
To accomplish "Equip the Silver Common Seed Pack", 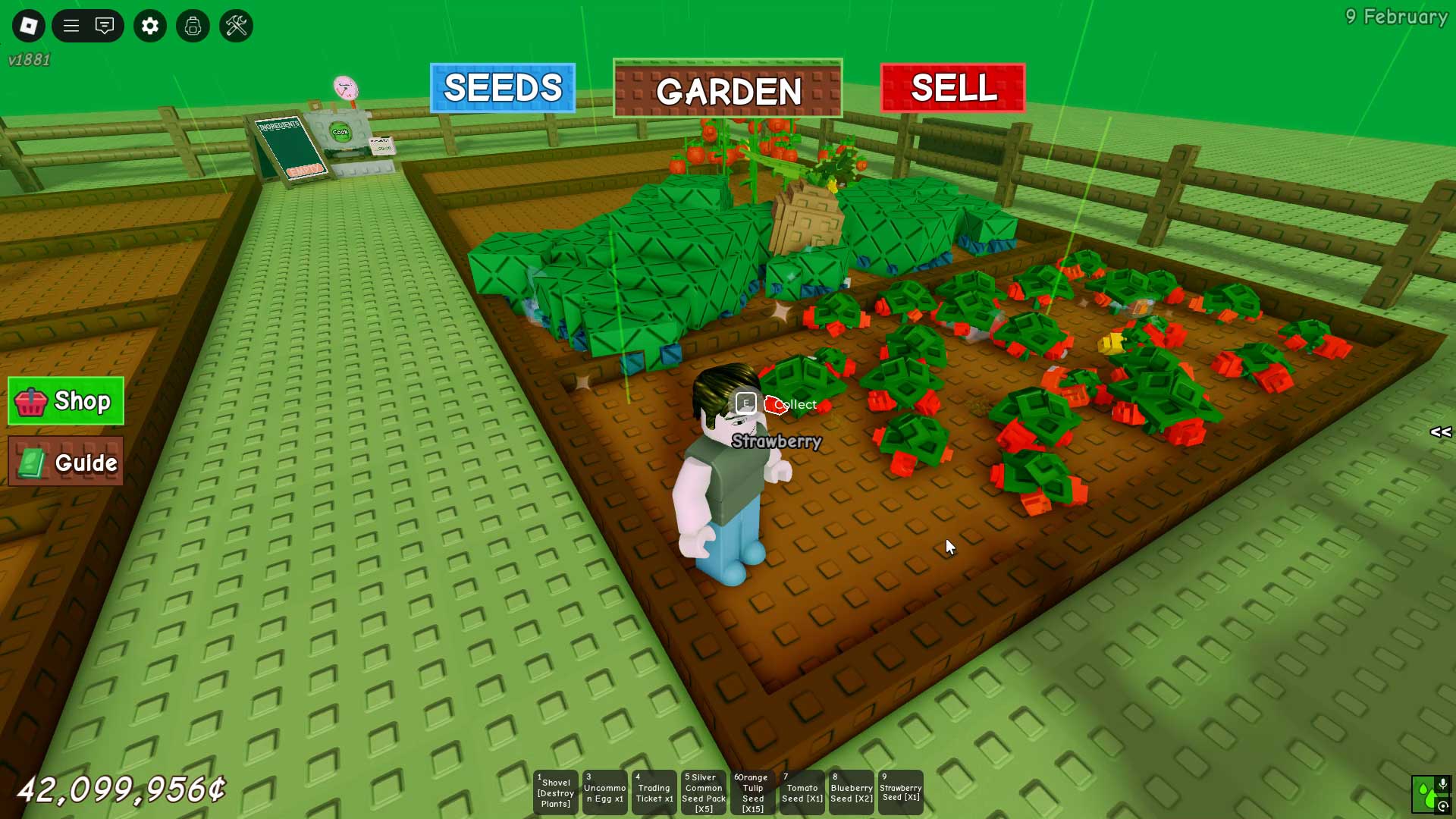I will point(704,792).
